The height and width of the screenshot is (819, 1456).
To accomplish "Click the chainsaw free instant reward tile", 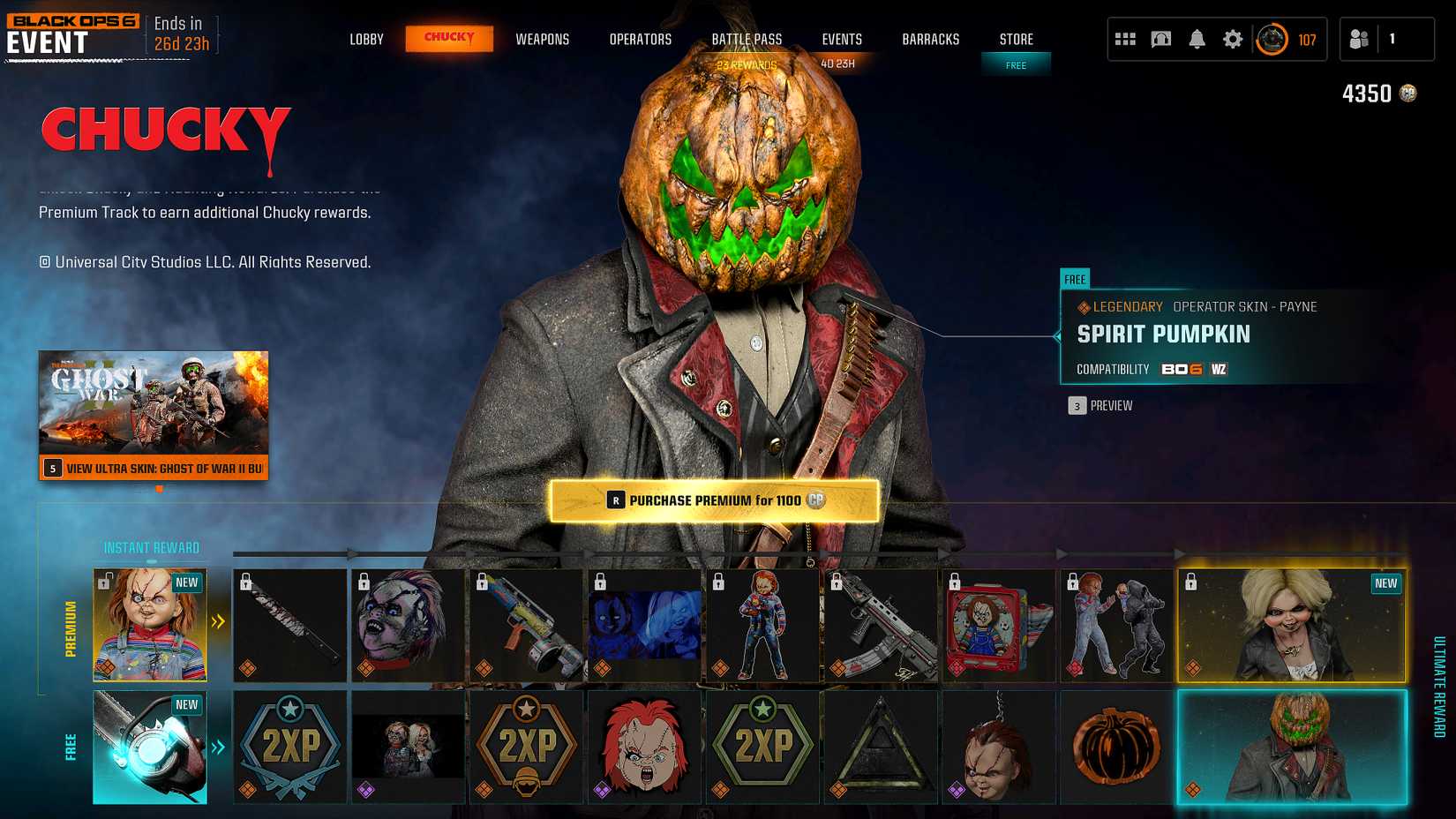I will (150, 748).
